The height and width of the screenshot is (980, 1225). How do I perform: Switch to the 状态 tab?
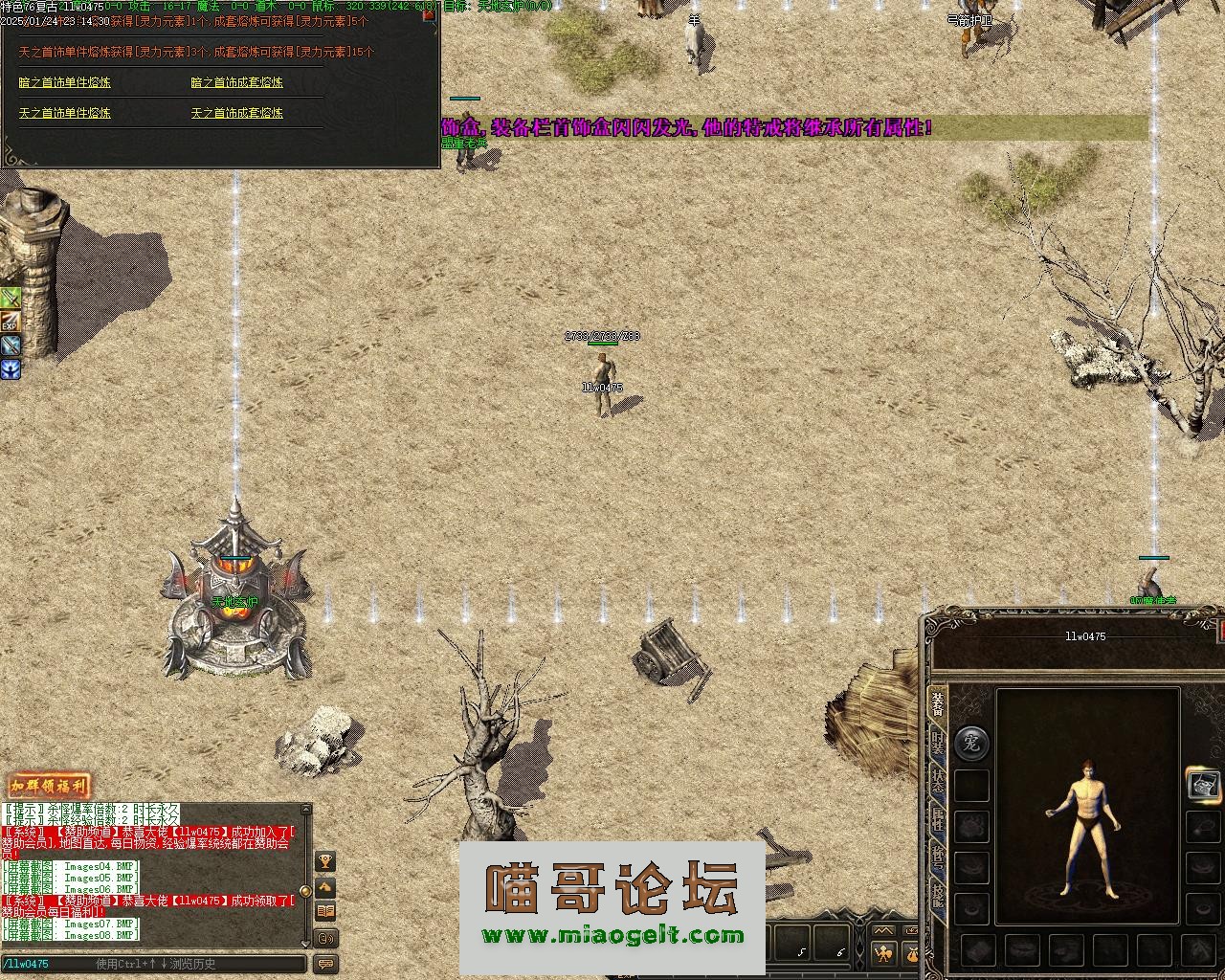coord(938,782)
